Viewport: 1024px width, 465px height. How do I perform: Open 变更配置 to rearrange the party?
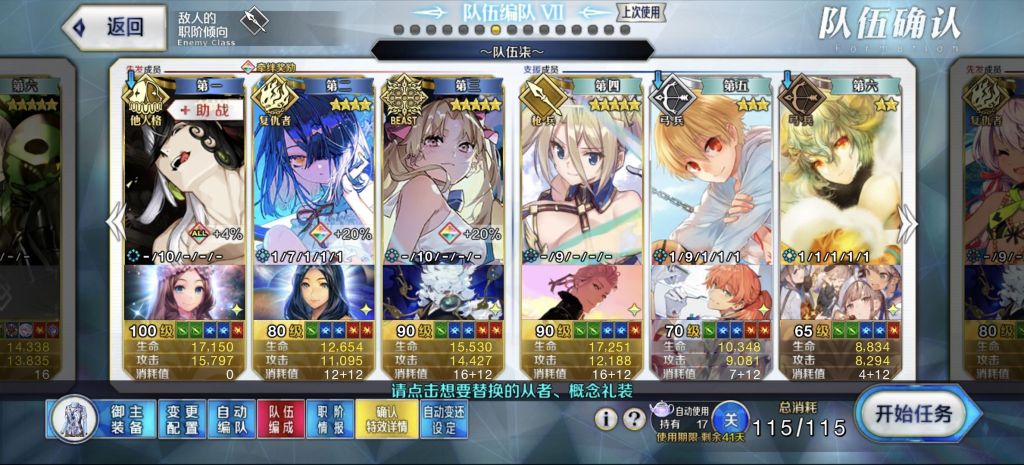181,420
